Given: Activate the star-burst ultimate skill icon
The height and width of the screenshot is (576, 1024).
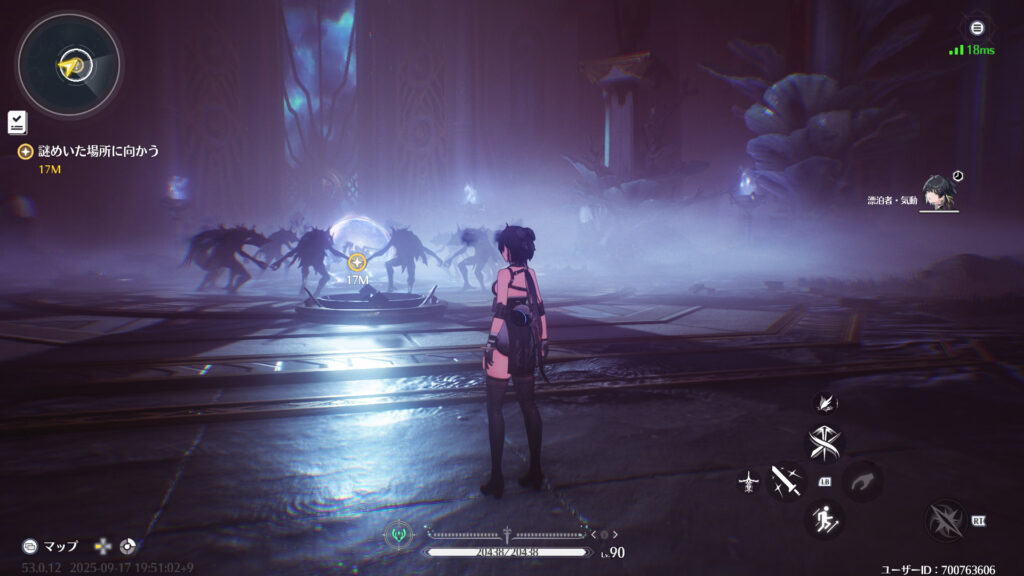Looking at the screenshot, I should (x=944, y=520).
